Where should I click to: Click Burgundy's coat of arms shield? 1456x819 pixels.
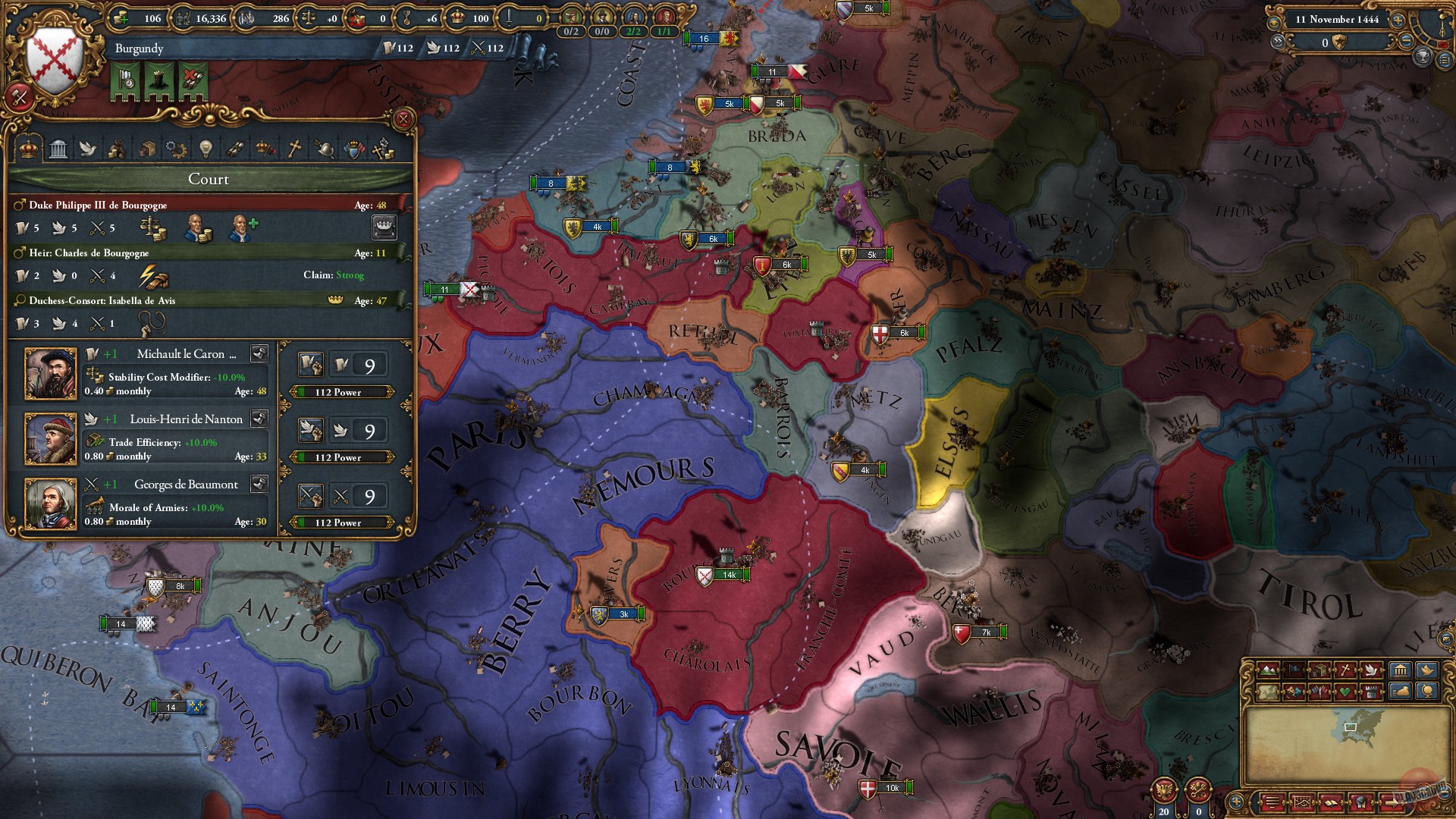click(53, 57)
